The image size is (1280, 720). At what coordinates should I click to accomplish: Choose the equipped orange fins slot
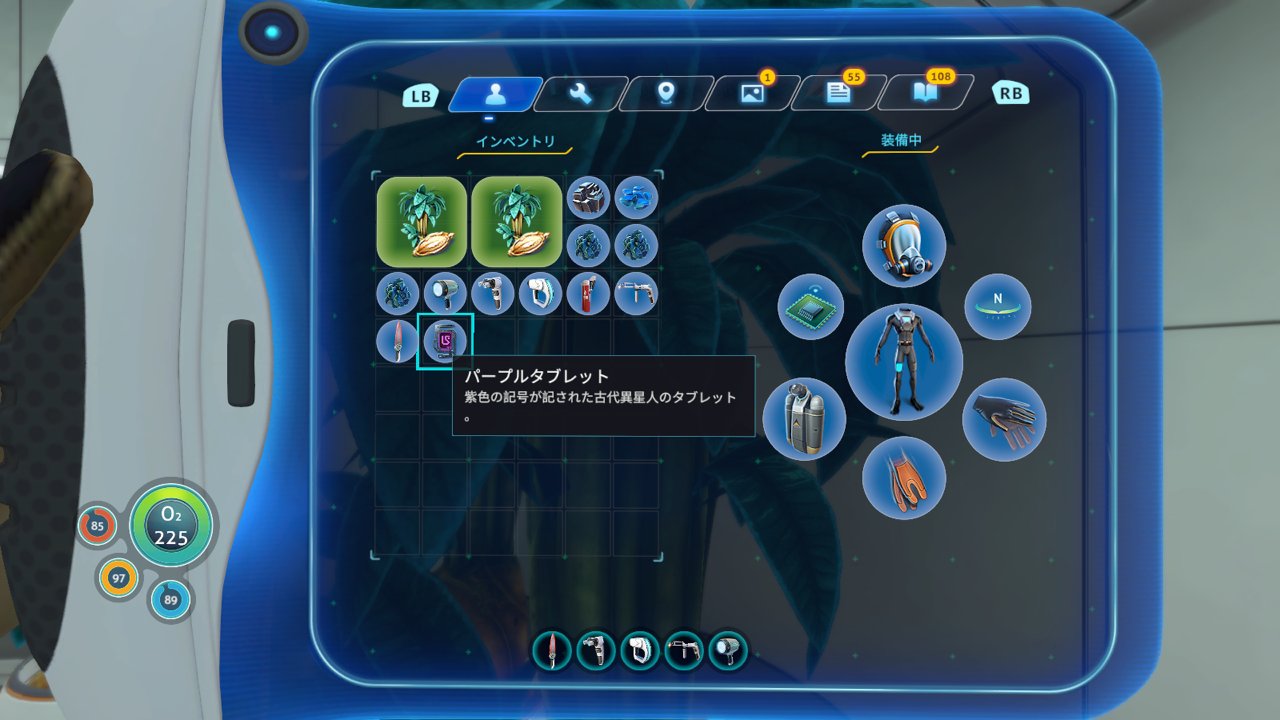[903, 477]
